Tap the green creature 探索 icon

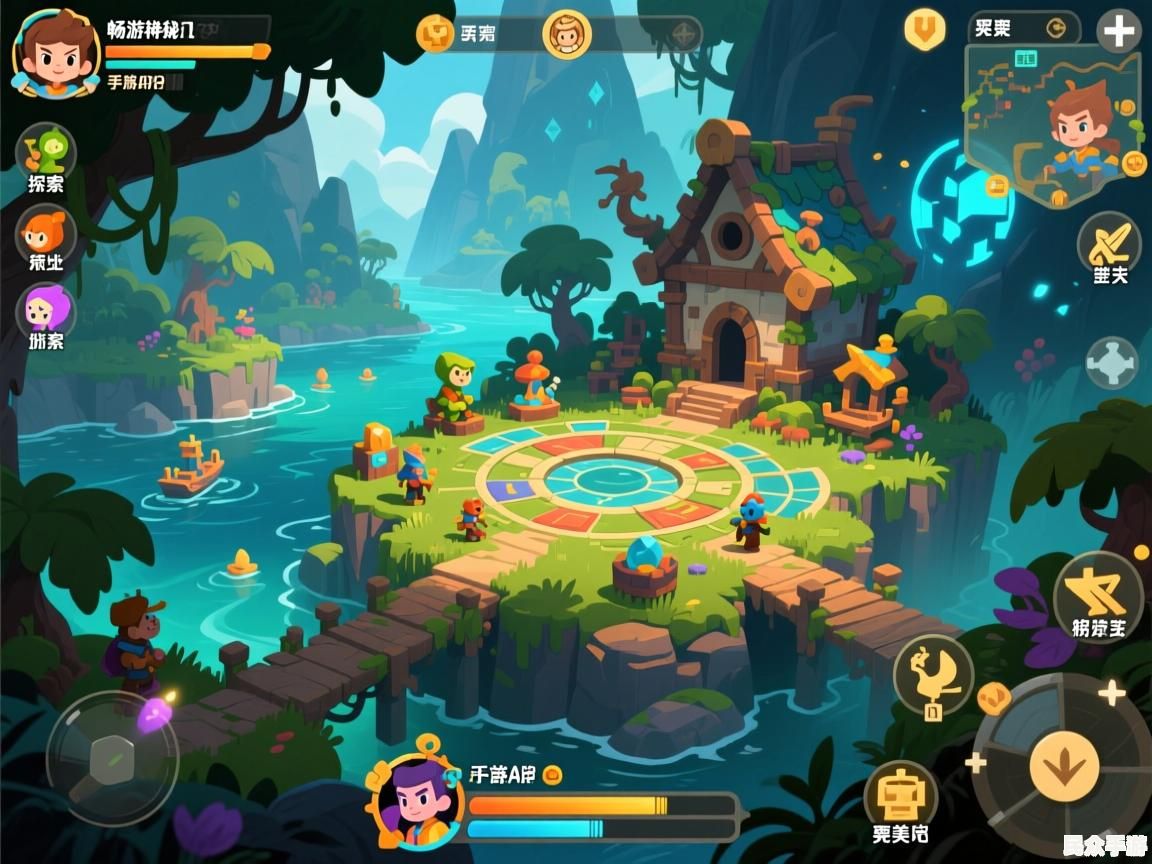[46, 152]
